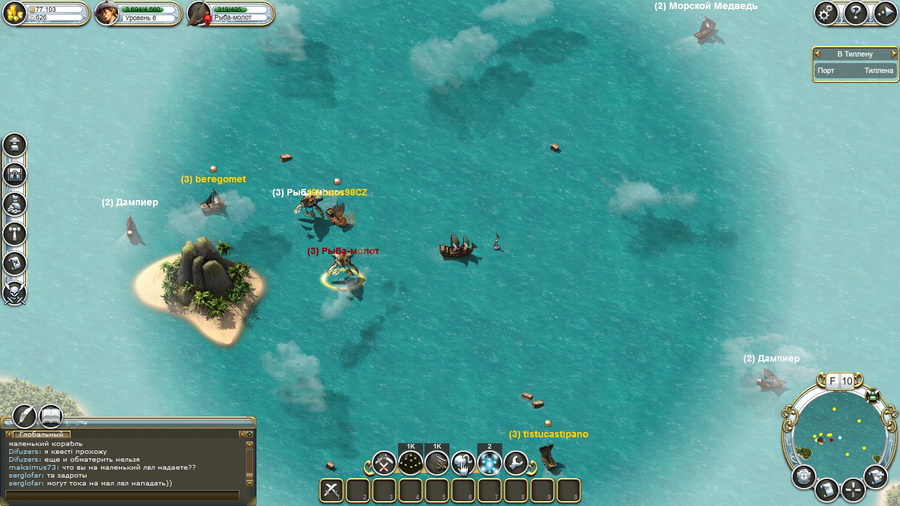The height and width of the screenshot is (506, 900).
Task: Open the treasure chest inventory icon
Action: pyautogui.click(x=15, y=174)
